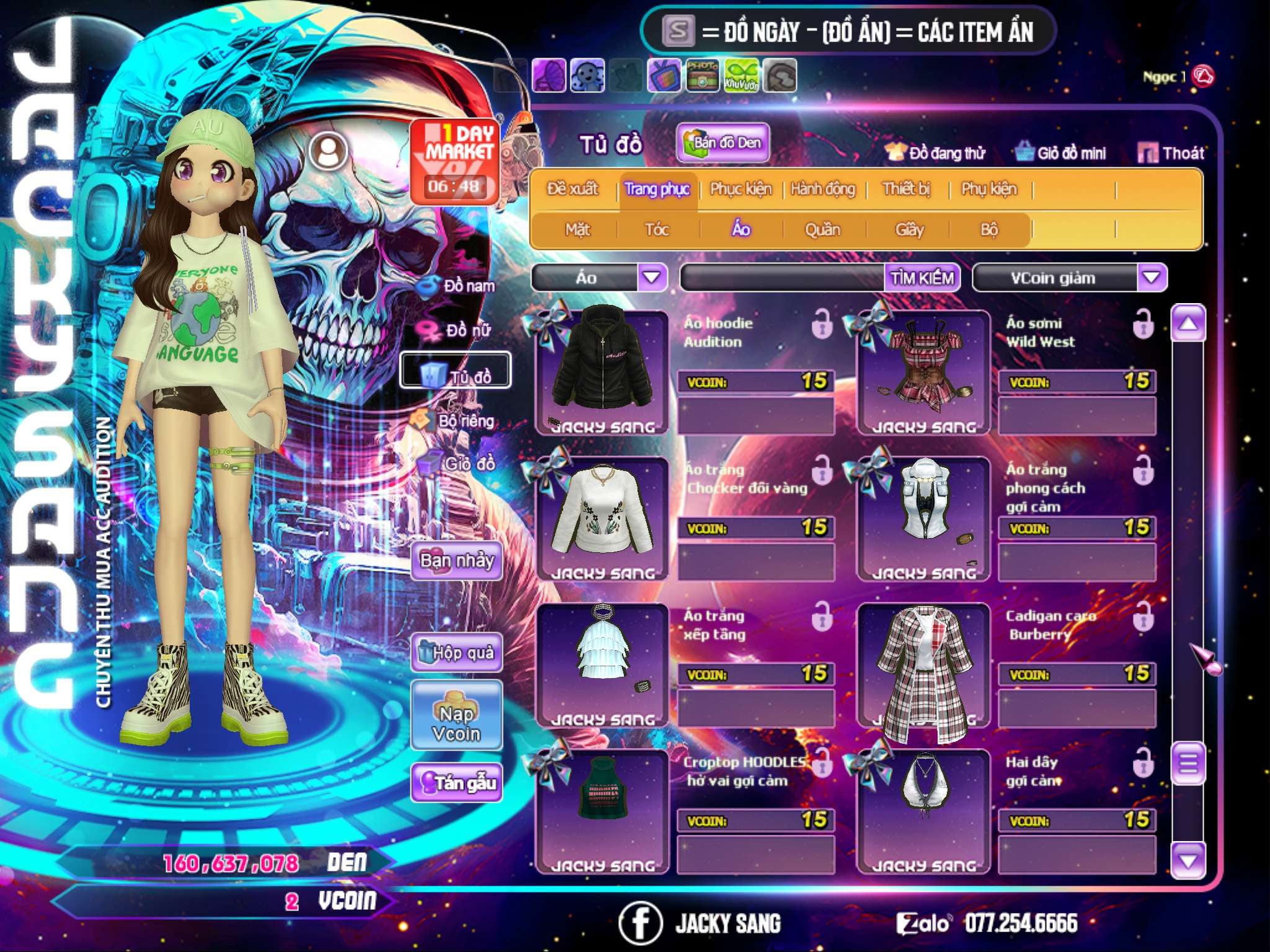Open the Áo category dropdown

[x=652, y=277]
